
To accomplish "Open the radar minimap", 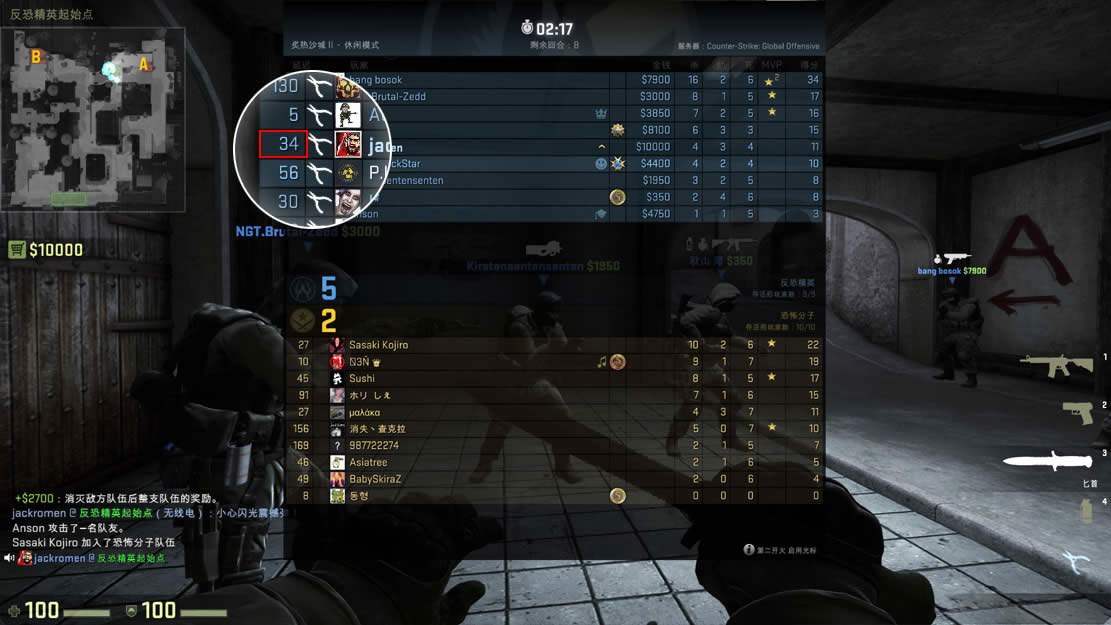I will tap(93, 118).
